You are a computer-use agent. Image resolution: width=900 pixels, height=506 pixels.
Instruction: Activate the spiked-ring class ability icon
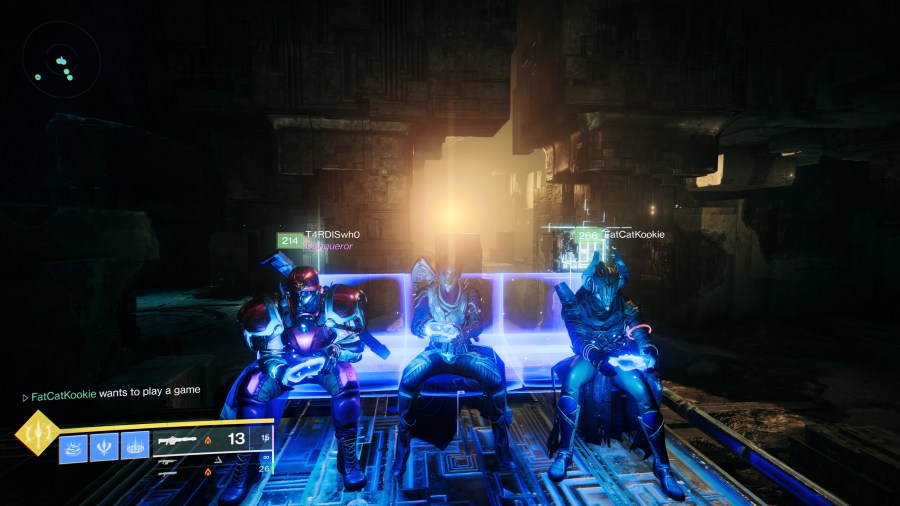134,446
